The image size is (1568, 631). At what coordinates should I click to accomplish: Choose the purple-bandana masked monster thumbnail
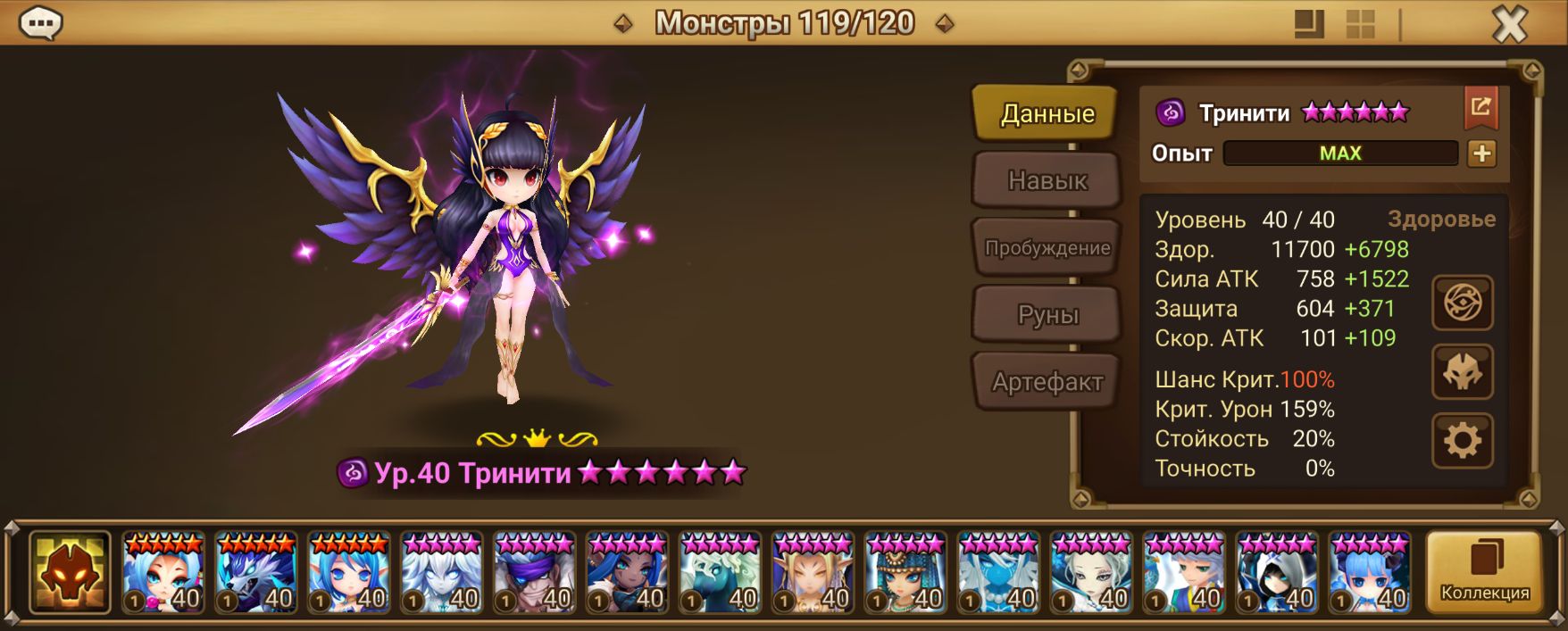coord(535,572)
